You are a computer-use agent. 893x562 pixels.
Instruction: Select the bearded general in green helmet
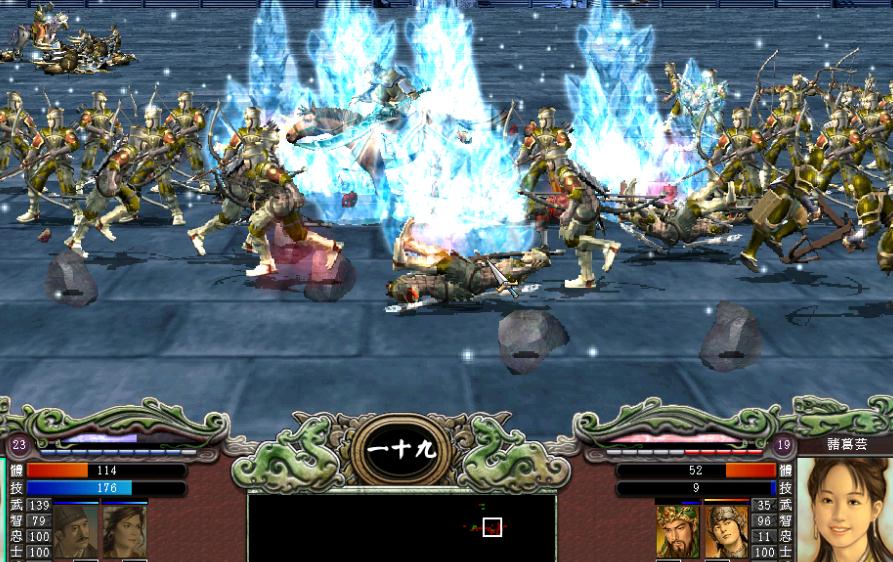point(677,531)
